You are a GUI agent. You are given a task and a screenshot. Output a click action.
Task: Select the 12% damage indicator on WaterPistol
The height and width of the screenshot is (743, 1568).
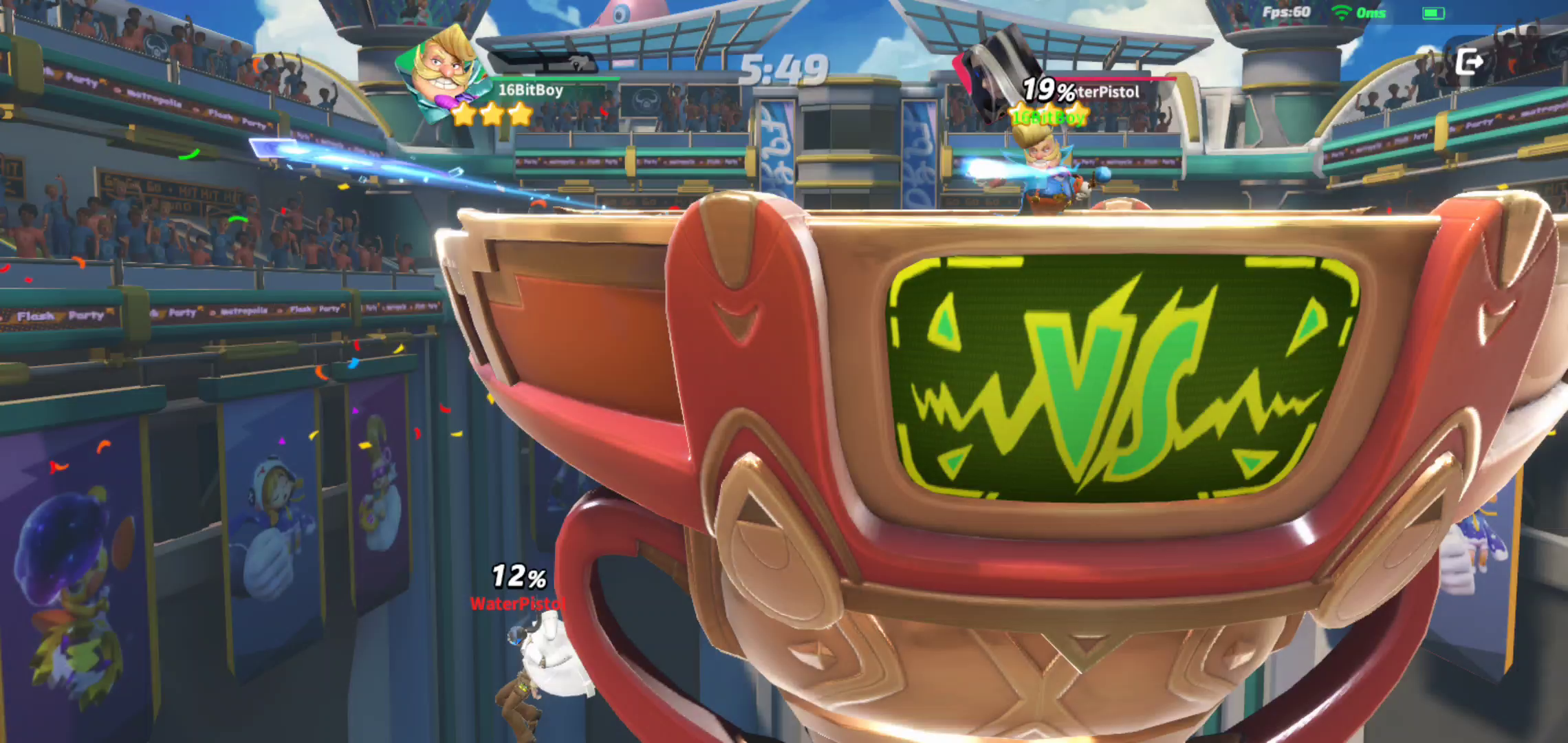tap(518, 577)
